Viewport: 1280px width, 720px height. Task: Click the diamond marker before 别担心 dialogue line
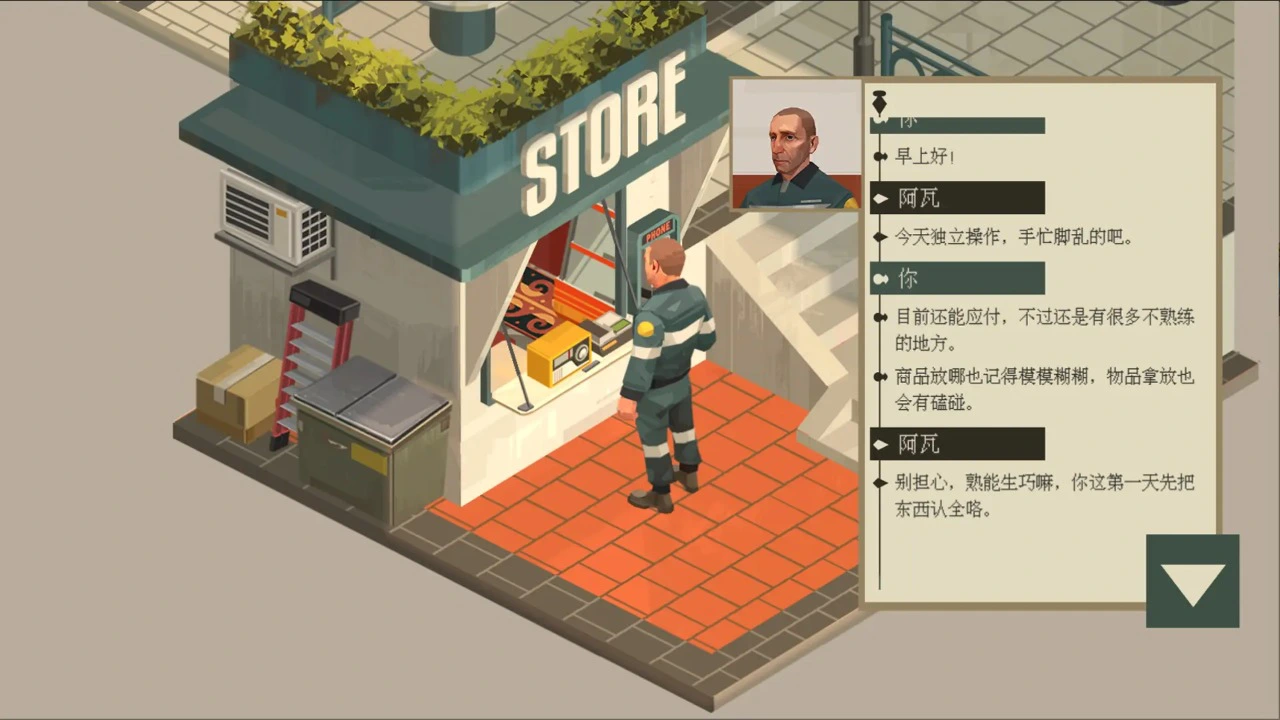(x=881, y=483)
